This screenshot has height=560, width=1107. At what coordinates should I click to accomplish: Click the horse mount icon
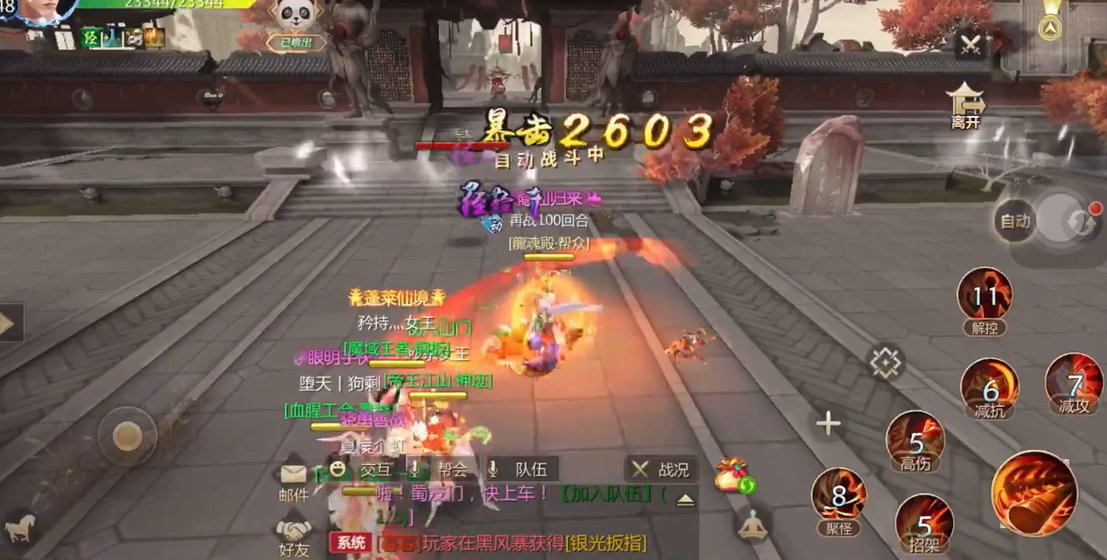(21, 528)
